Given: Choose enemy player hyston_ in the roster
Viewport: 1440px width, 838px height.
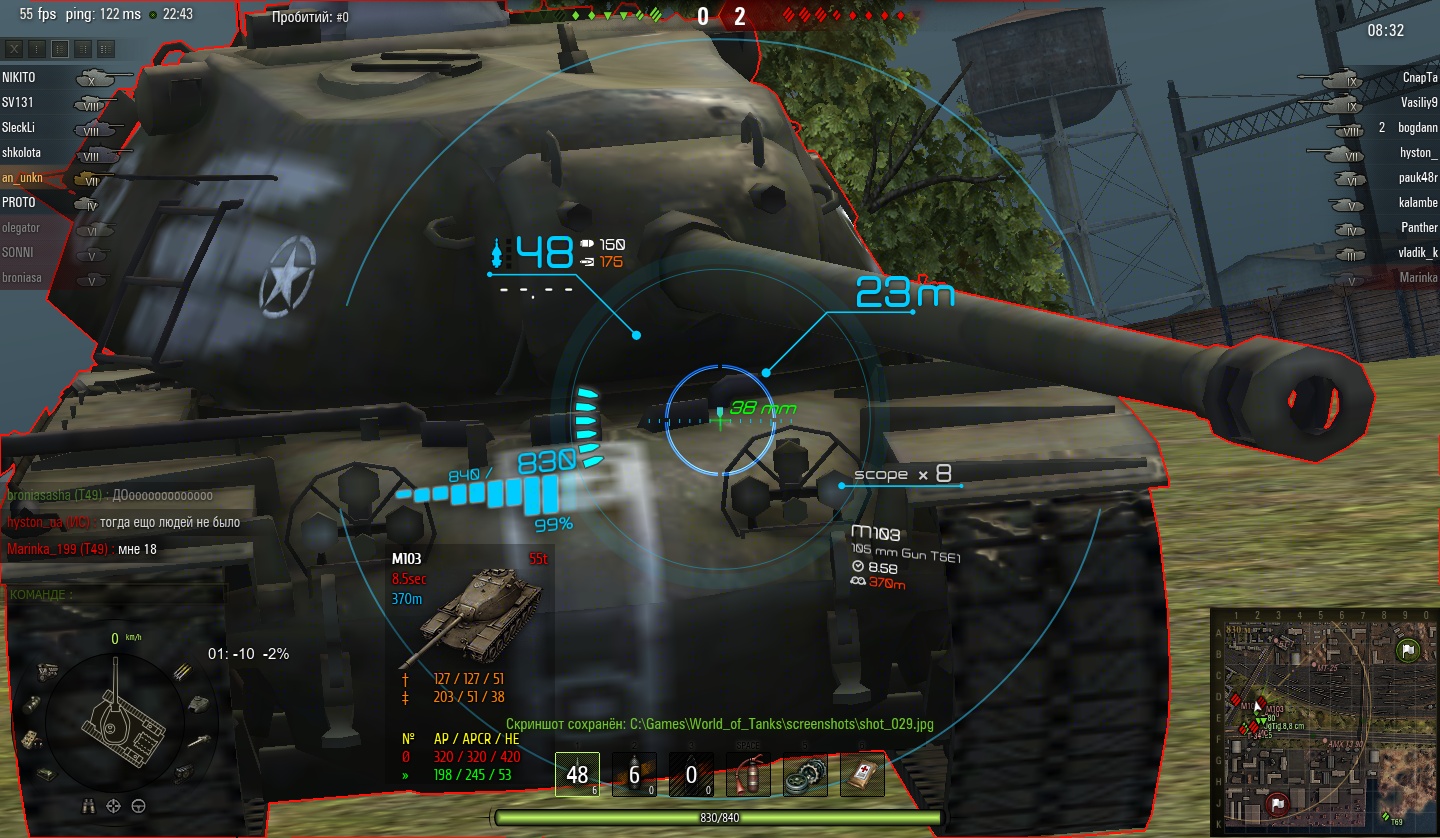Looking at the screenshot, I should [x=1418, y=152].
